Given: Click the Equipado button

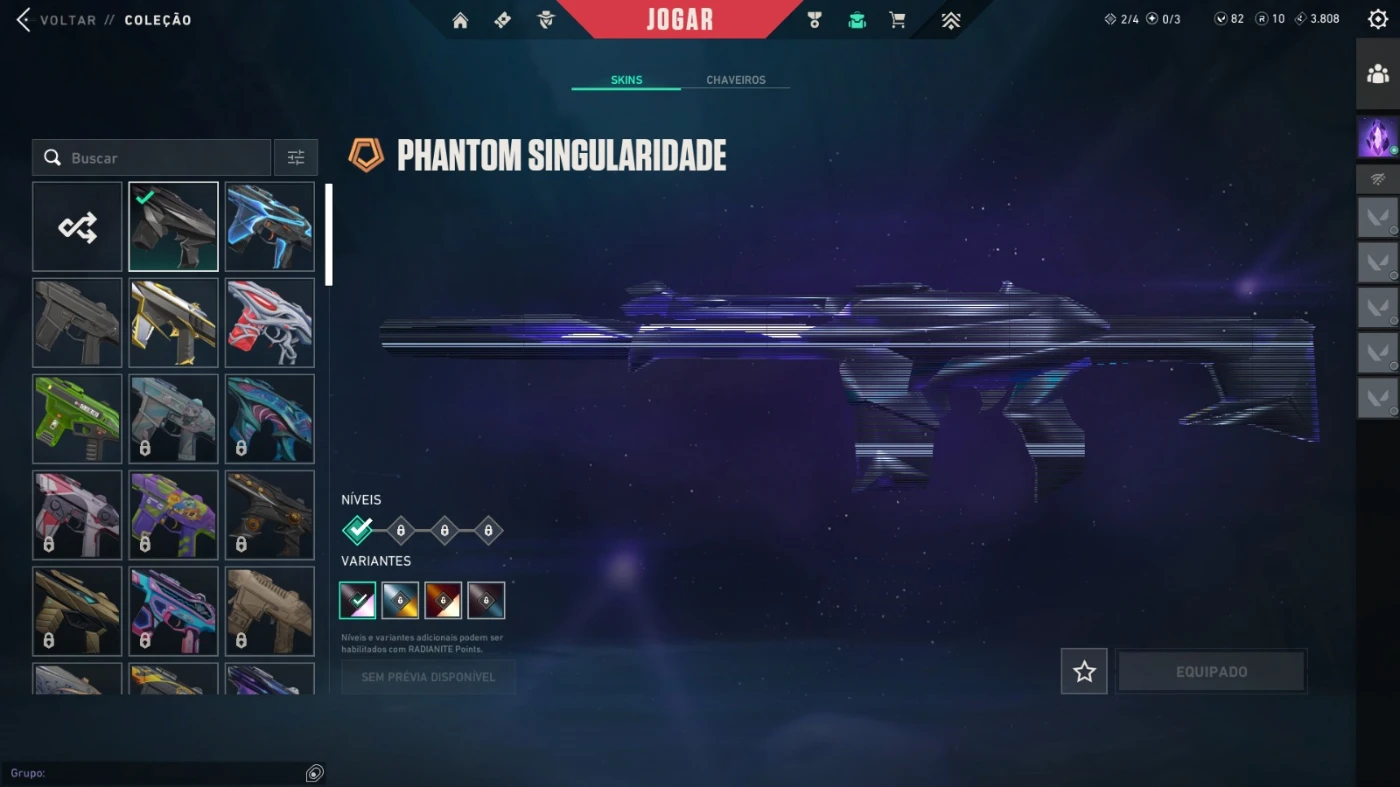Looking at the screenshot, I should [x=1211, y=671].
